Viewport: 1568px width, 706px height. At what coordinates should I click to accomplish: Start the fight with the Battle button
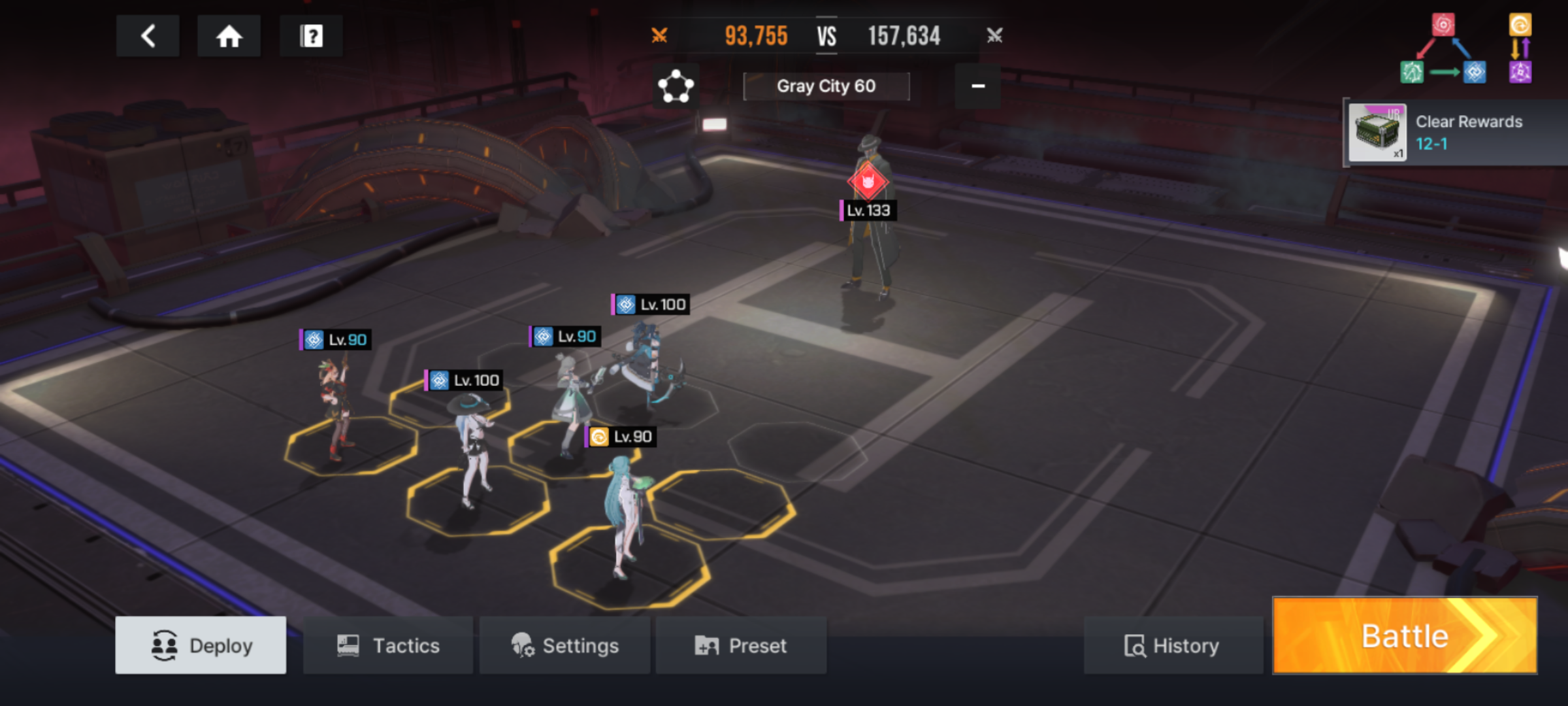point(1405,635)
